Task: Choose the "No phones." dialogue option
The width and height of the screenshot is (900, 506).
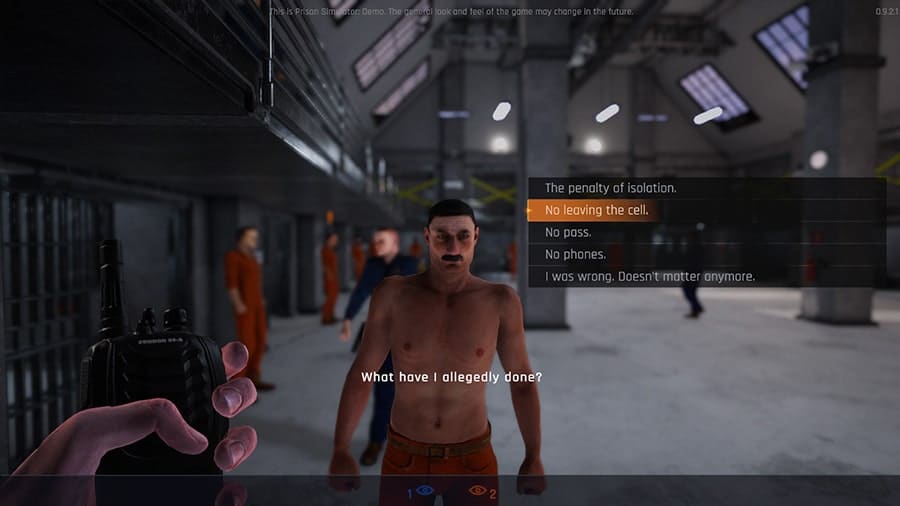Action: pos(575,254)
